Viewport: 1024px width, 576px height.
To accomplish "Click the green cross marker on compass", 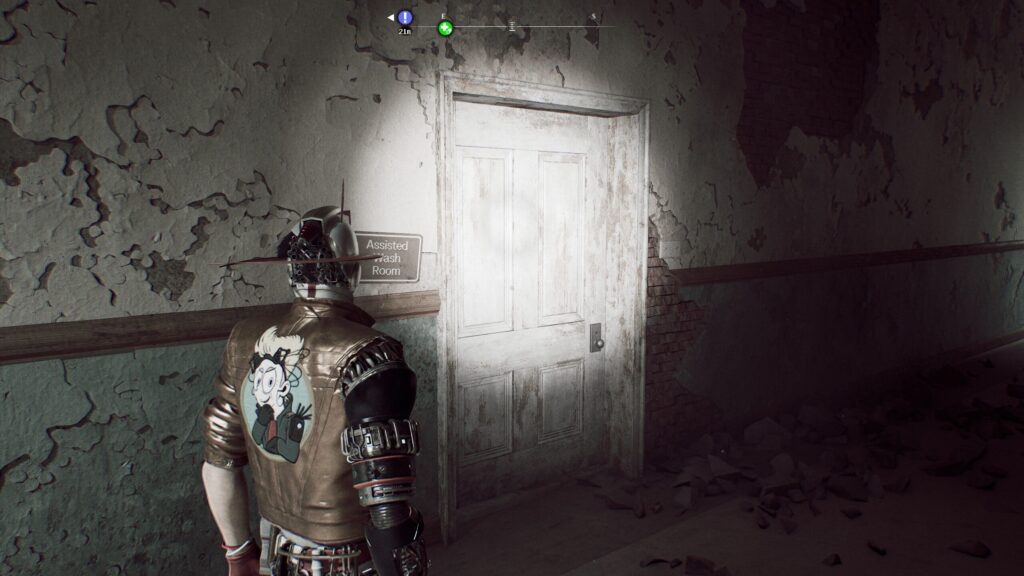I will pos(446,28).
